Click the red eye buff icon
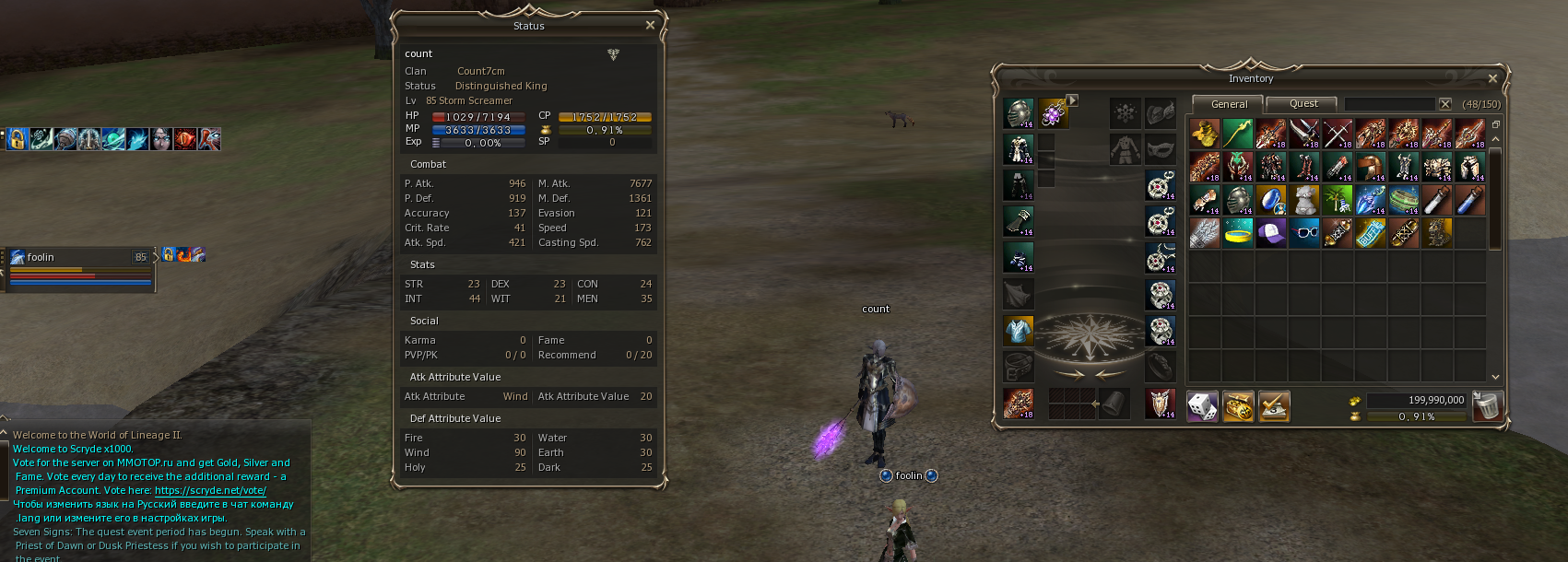 [185, 139]
